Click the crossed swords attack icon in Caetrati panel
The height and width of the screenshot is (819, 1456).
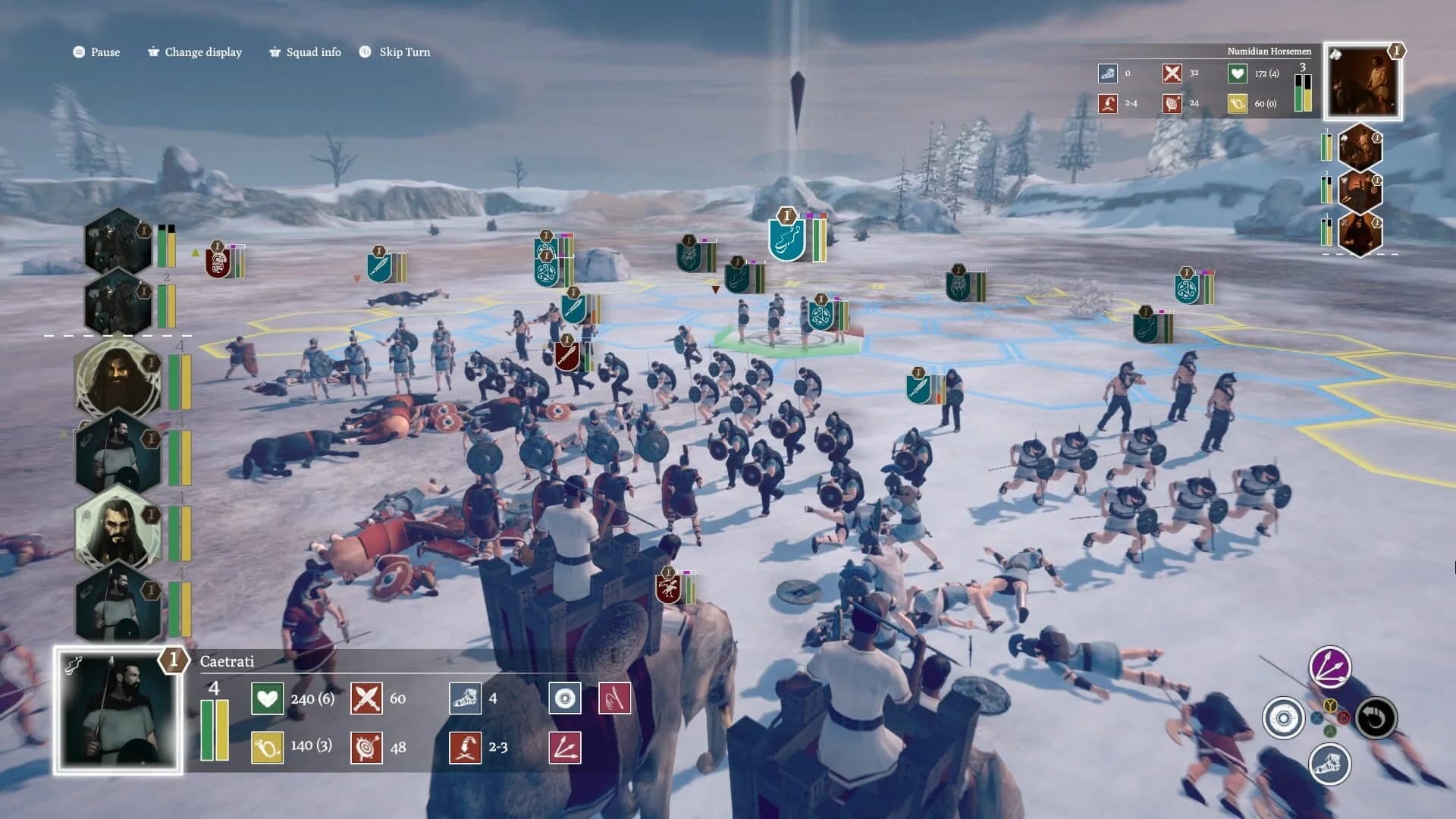[x=367, y=698]
